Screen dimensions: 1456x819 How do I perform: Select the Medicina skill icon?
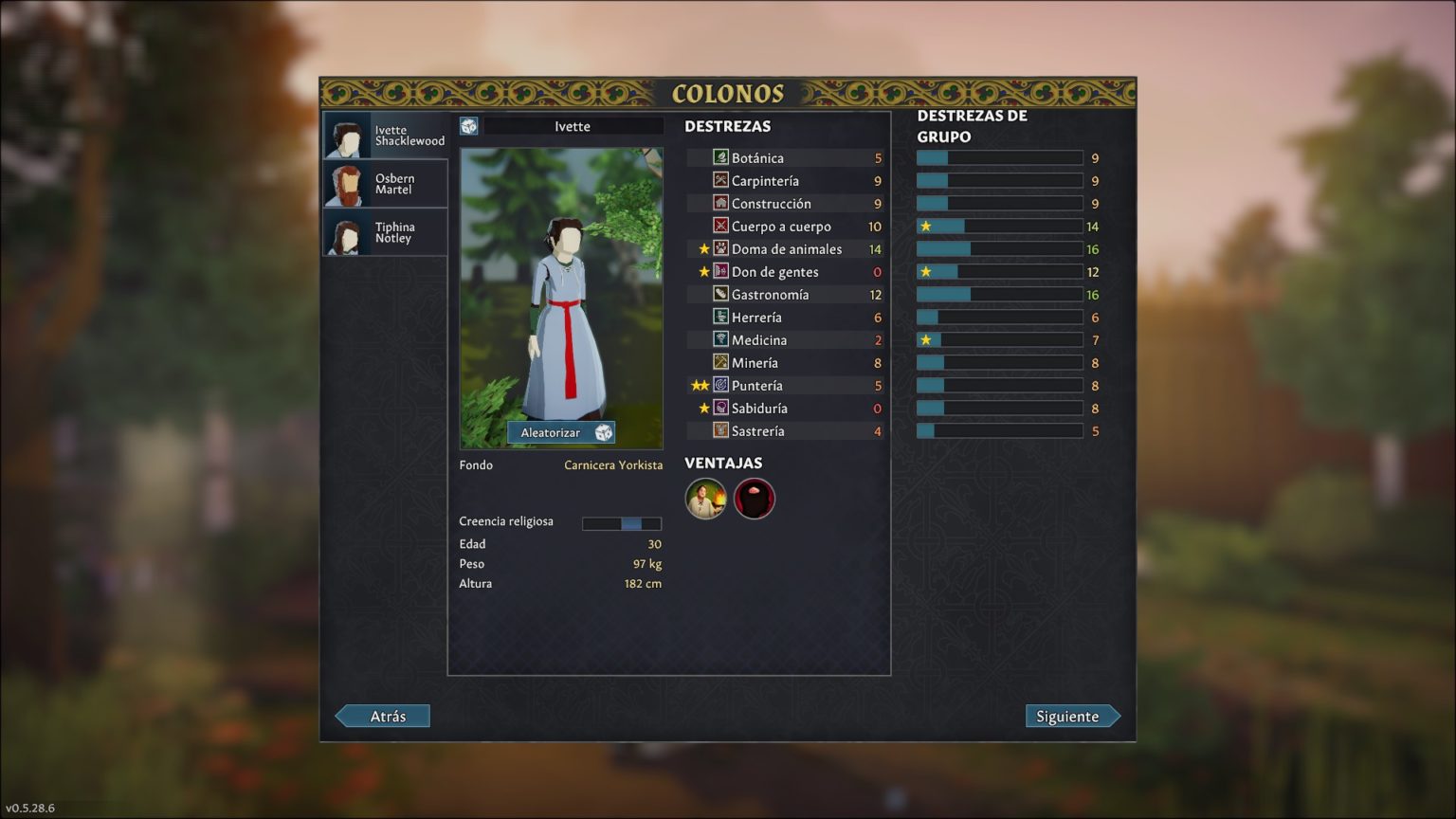[x=720, y=339]
